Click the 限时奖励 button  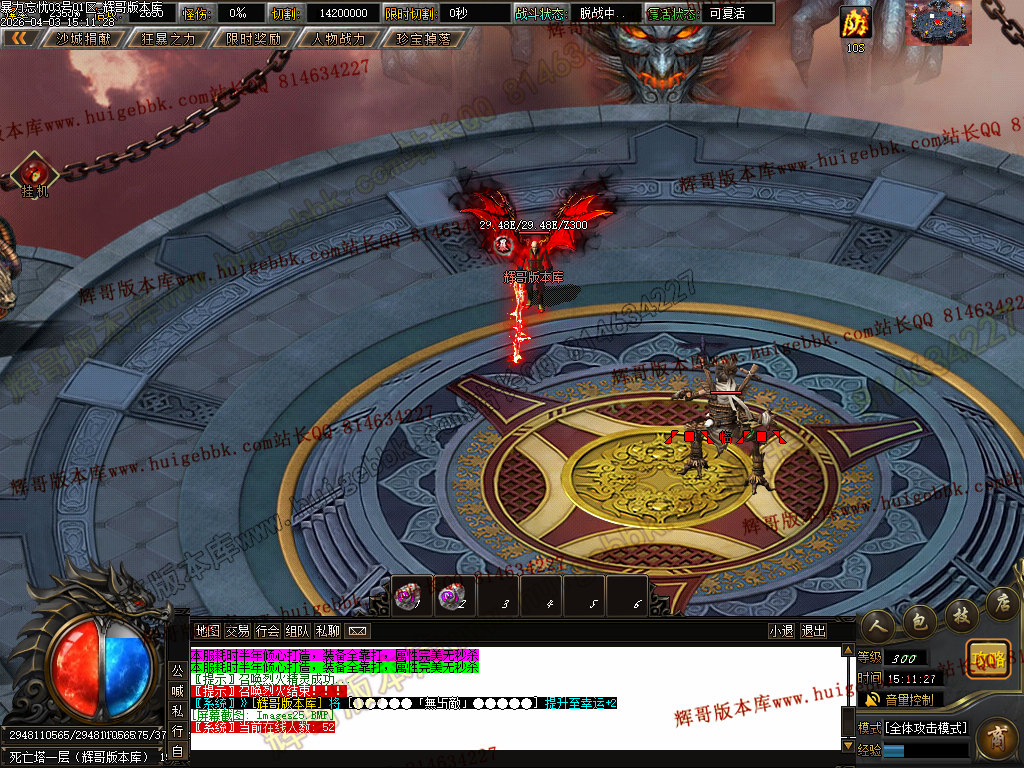[253, 39]
